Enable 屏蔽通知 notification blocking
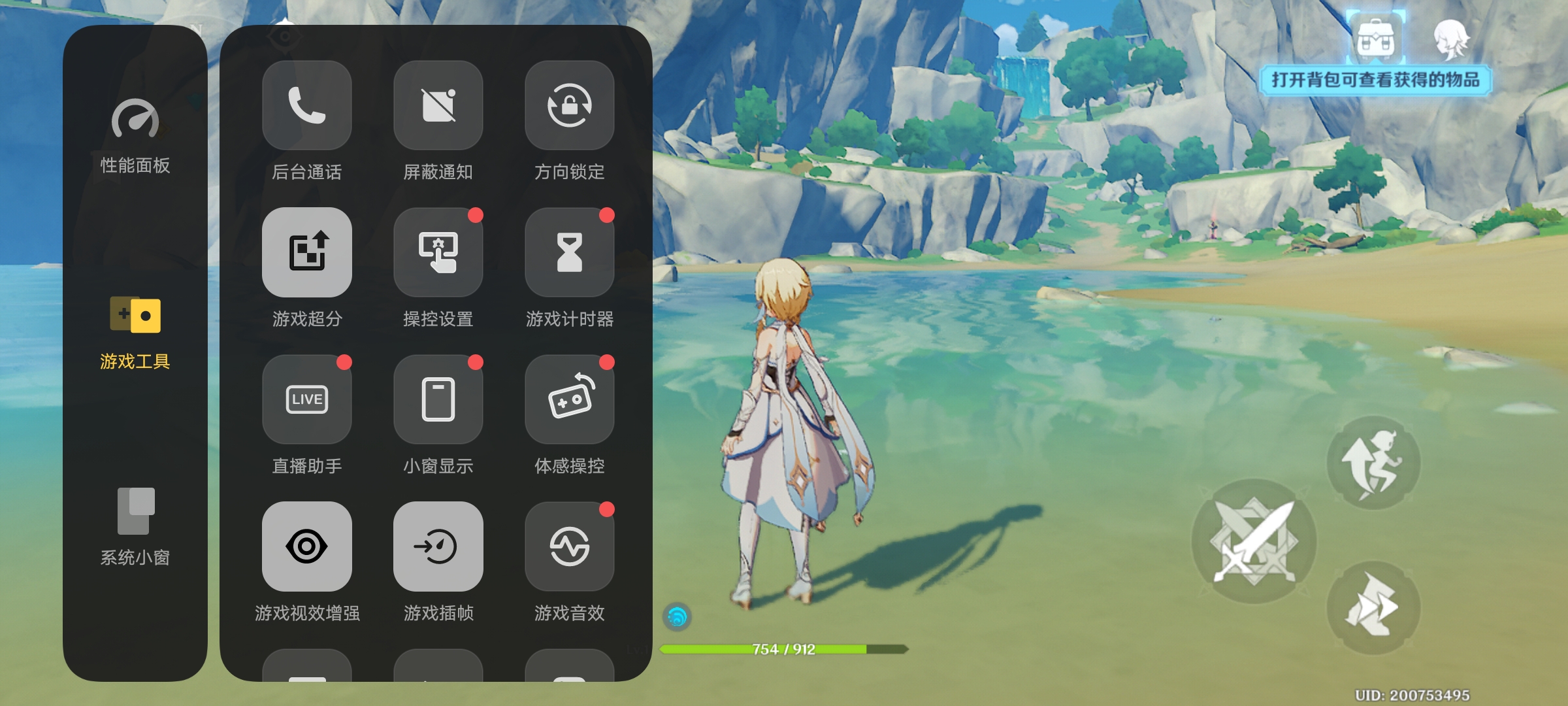This screenshot has height=706, width=1568. click(438, 105)
